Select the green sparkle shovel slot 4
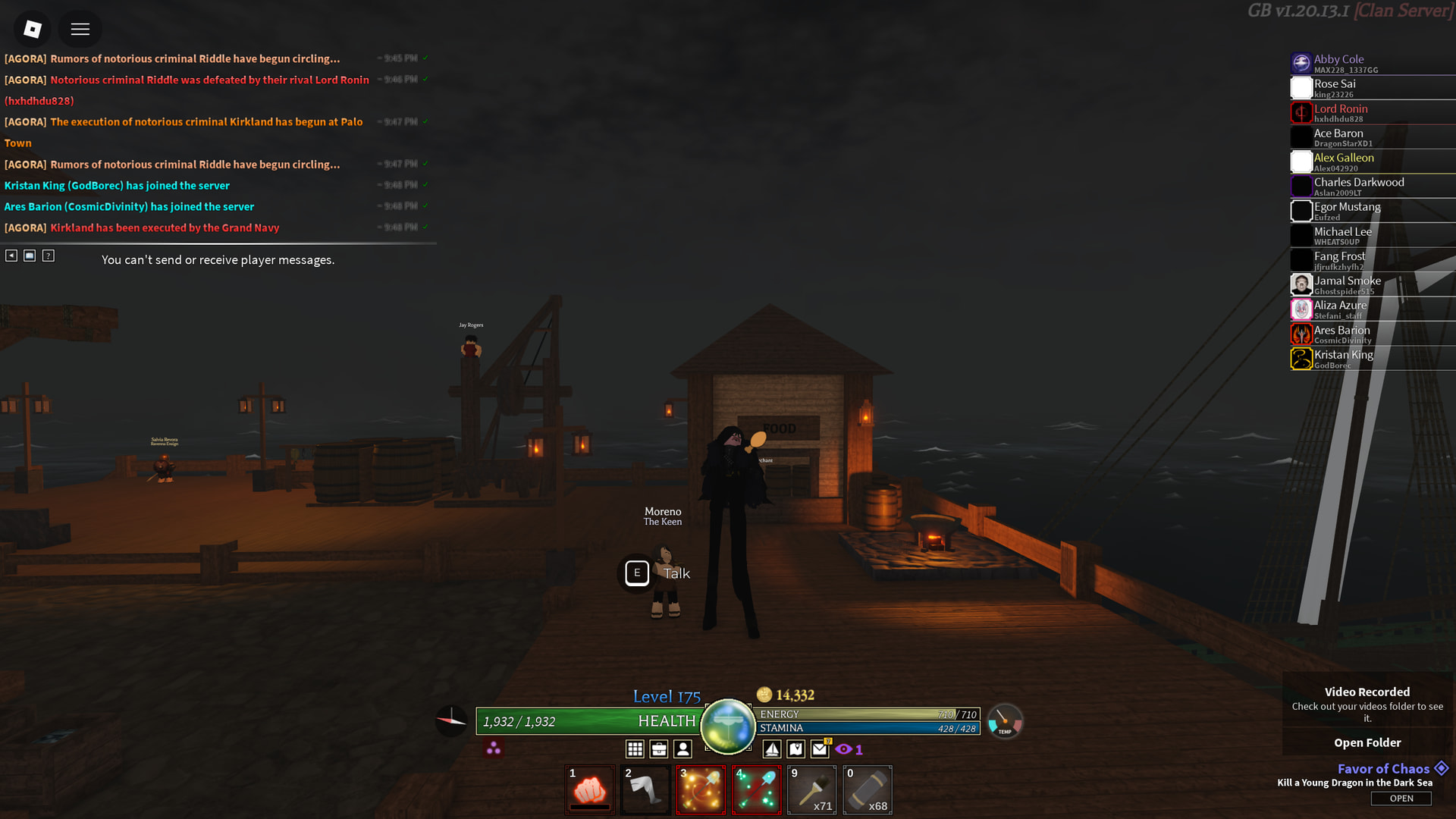This screenshot has width=1456, height=819. click(x=756, y=790)
